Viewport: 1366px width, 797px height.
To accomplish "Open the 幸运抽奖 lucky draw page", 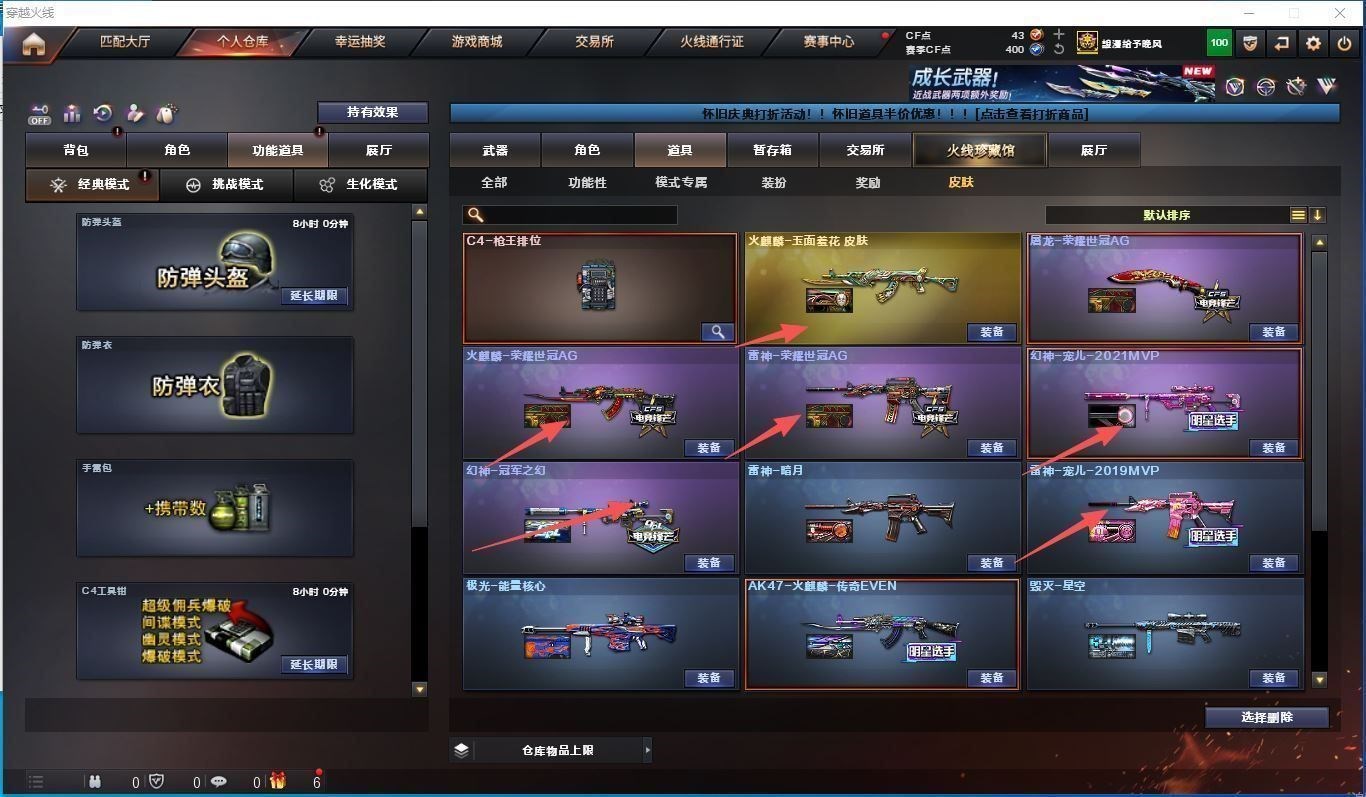I will (360, 42).
